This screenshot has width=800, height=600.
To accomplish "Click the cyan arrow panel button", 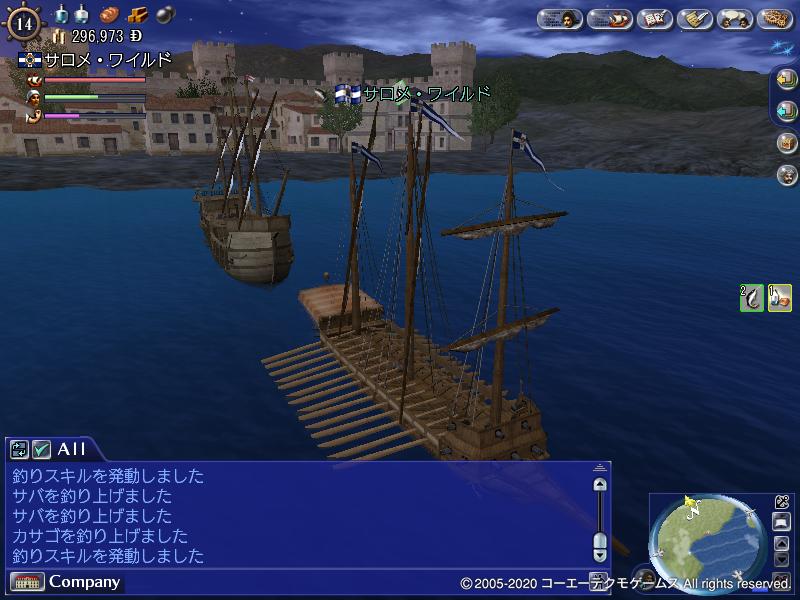I will point(787,110).
